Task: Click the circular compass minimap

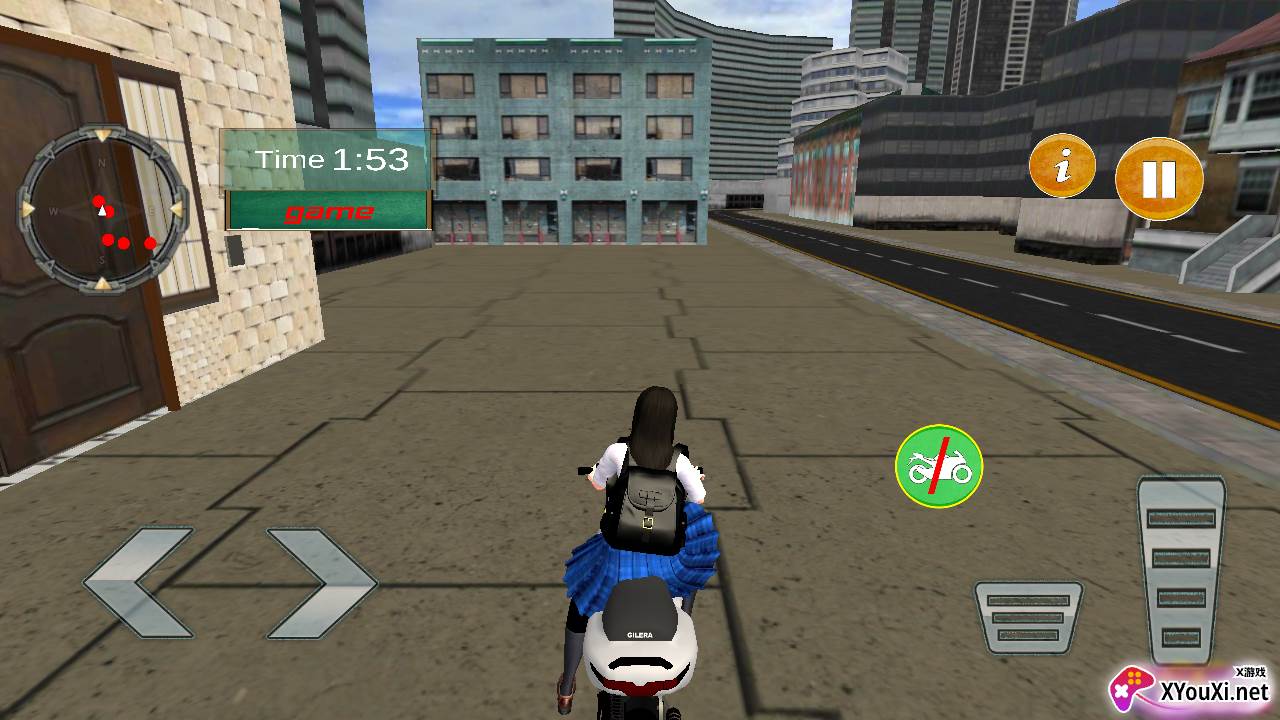Action: coord(103,210)
